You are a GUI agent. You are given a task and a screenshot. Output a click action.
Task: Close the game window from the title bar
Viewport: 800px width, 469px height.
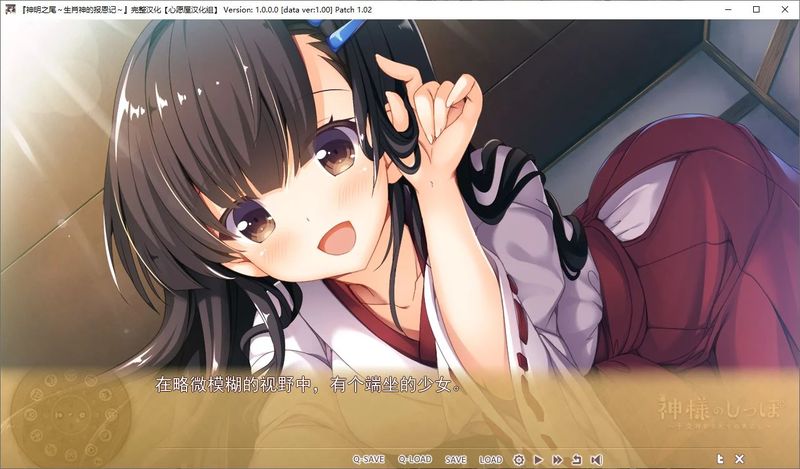(784, 9)
